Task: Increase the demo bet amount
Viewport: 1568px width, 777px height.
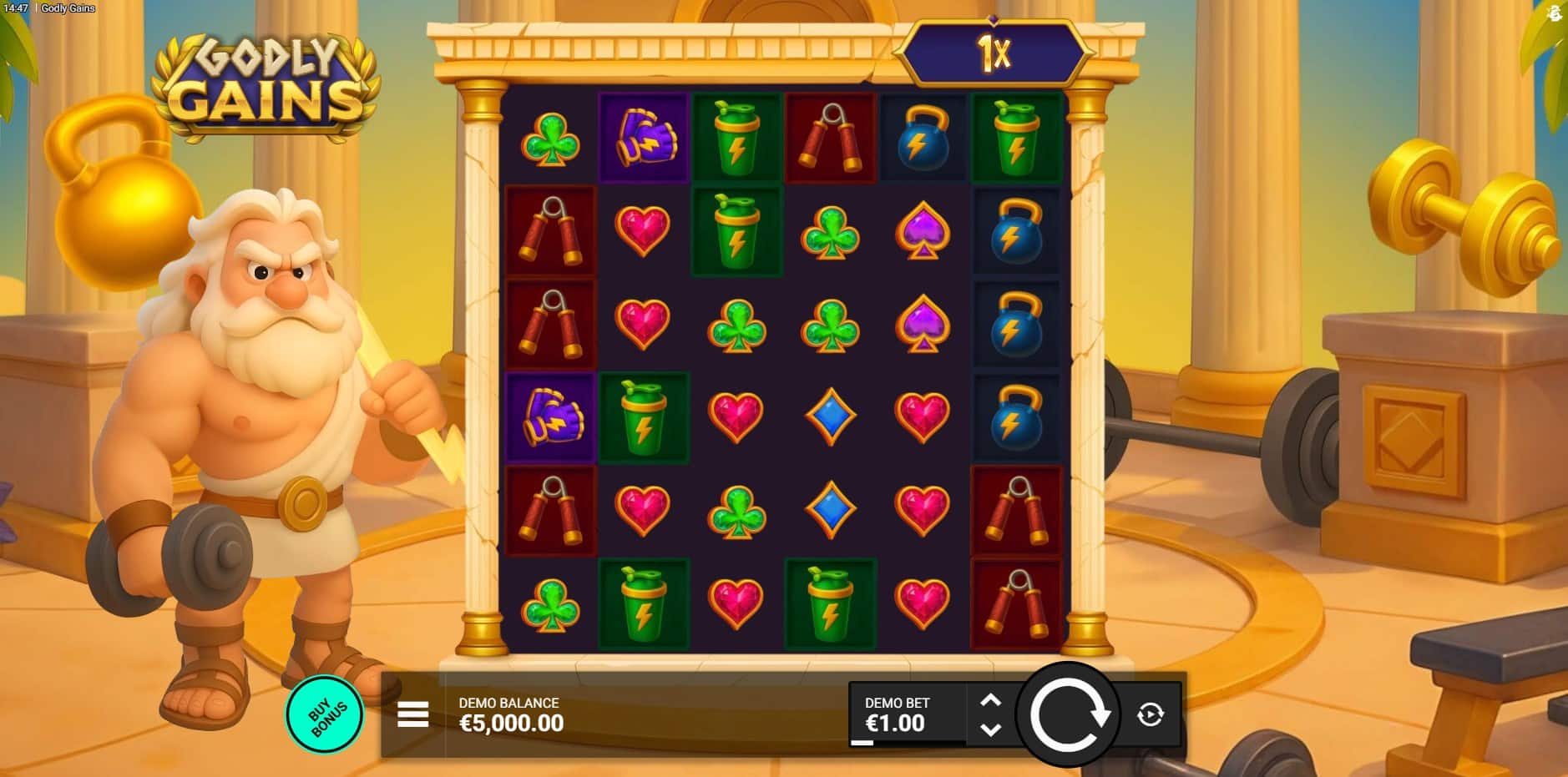Action: coord(990,701)
